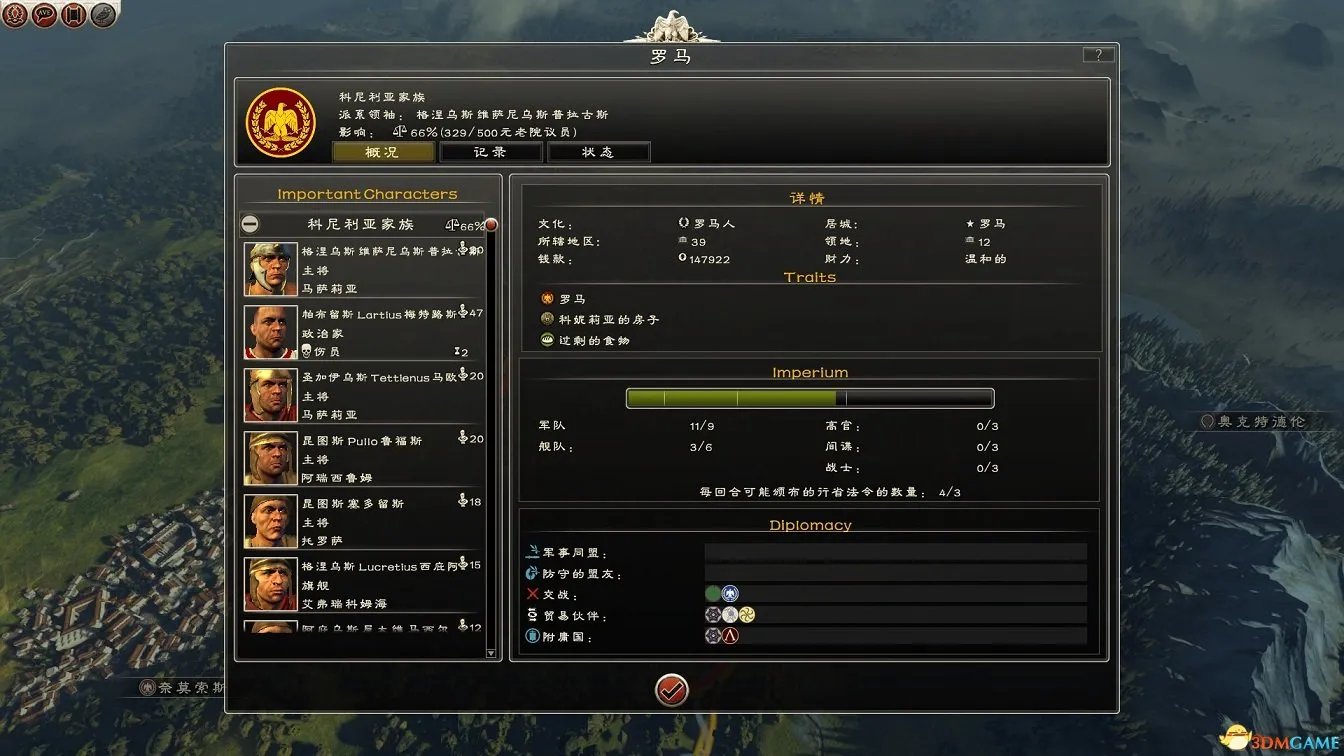Open the owl encyclopedia icon top-left
This screenshot has width=1344, height=756.
100,15
